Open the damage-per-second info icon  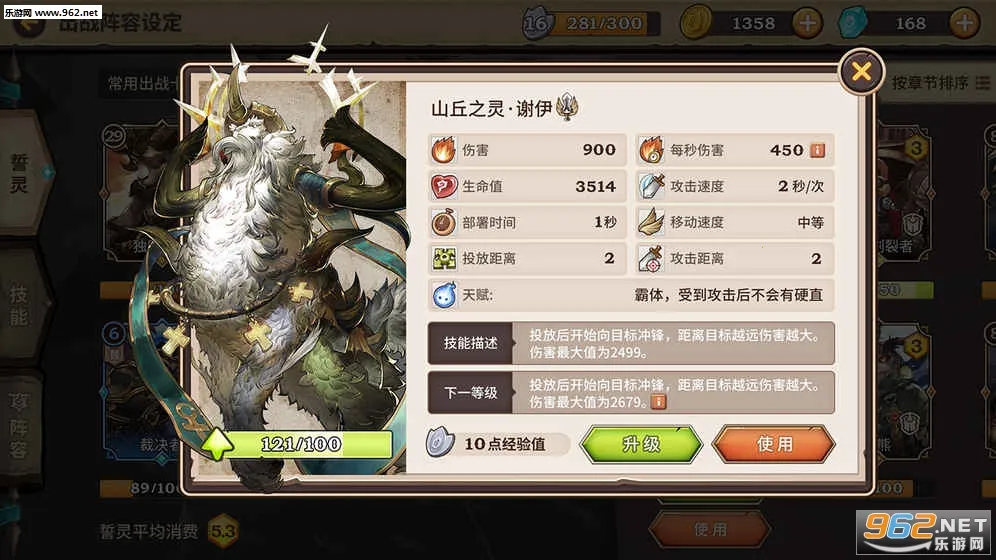(x=817, y=150)
